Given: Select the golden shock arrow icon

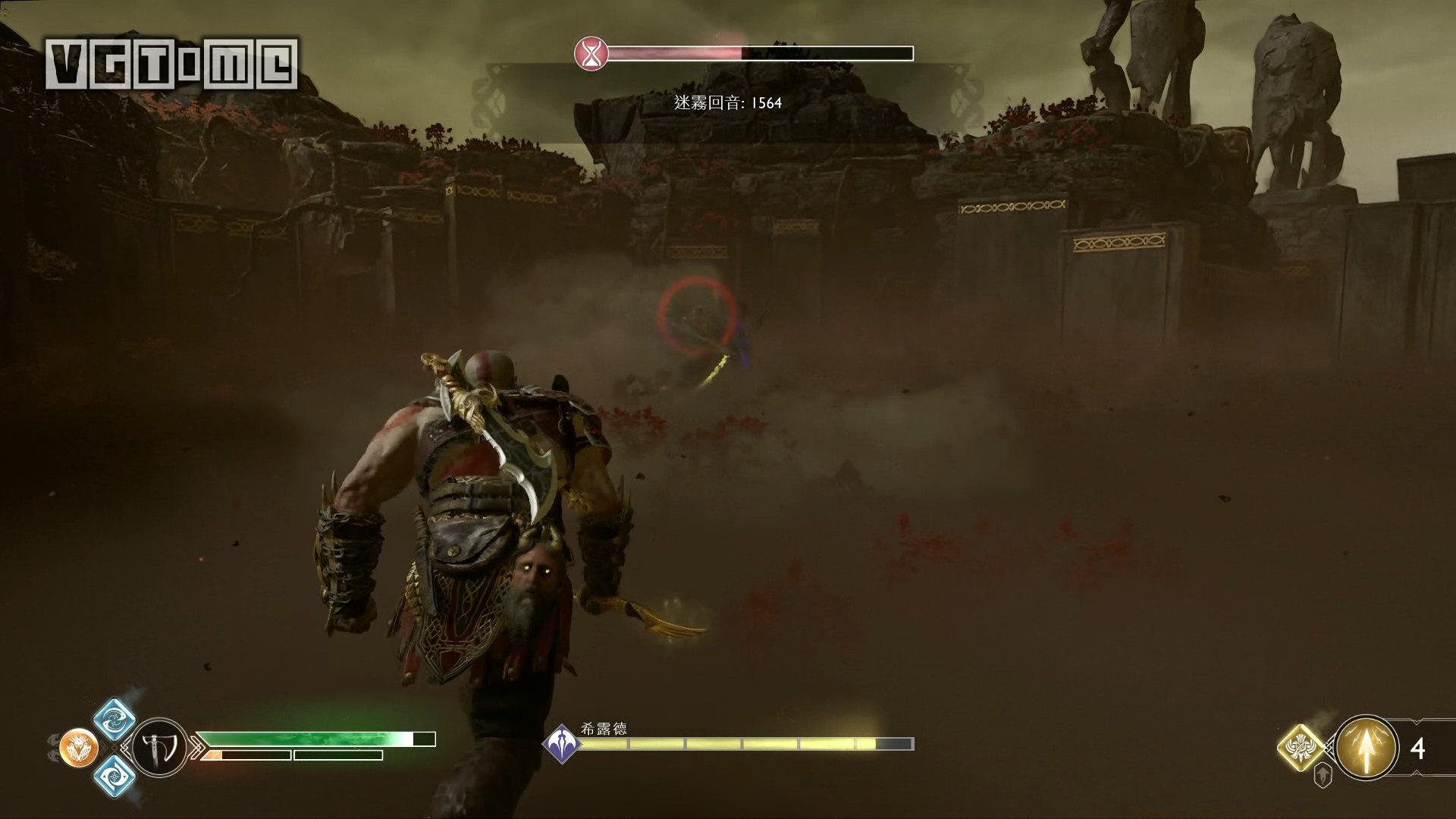Looking at the screenshot, I should click(x=1366, y=748).
